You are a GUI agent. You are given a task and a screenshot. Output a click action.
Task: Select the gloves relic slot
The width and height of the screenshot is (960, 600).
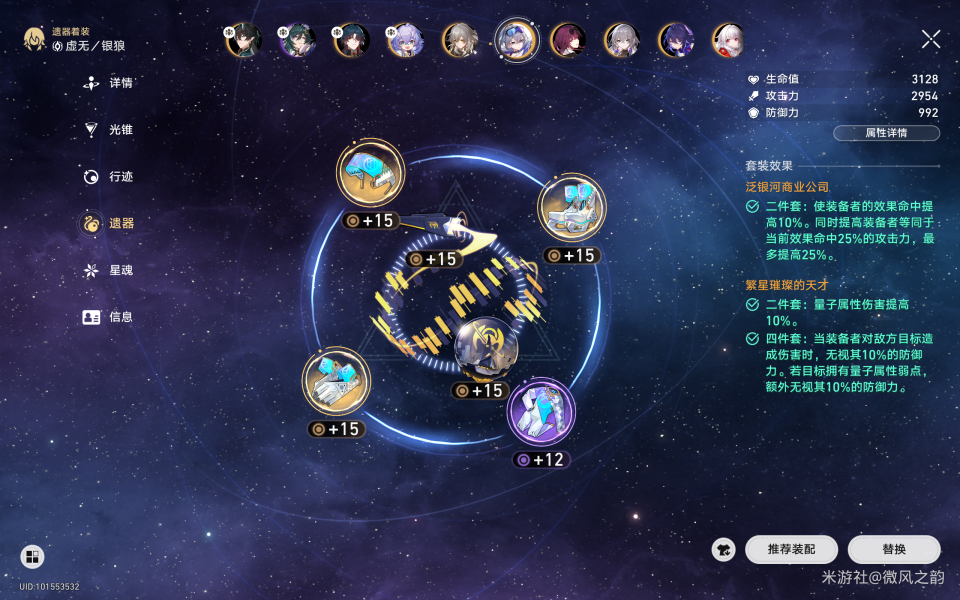click(x=336, y=381)
